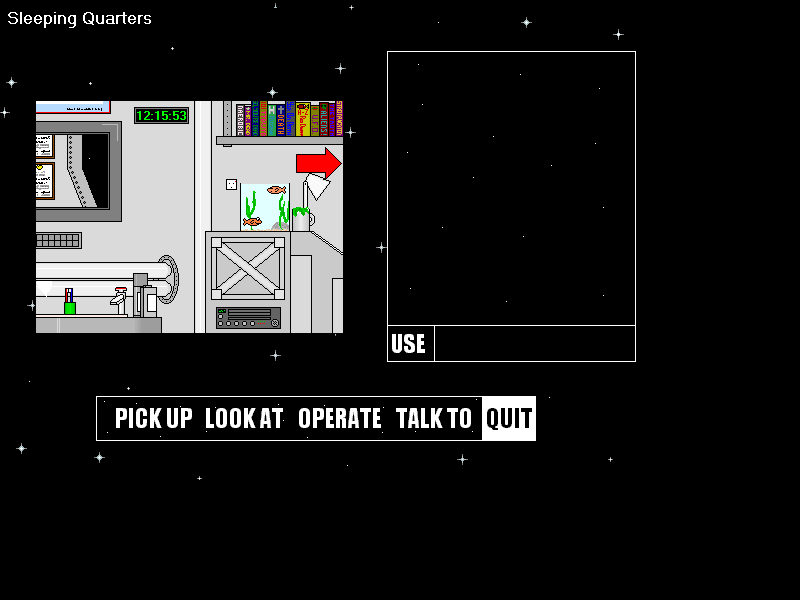The height and width of the screenshot is (600, 800).
Task: Activate the OPERATE verb
Action: pyautogui.click(x=340, y=418)
